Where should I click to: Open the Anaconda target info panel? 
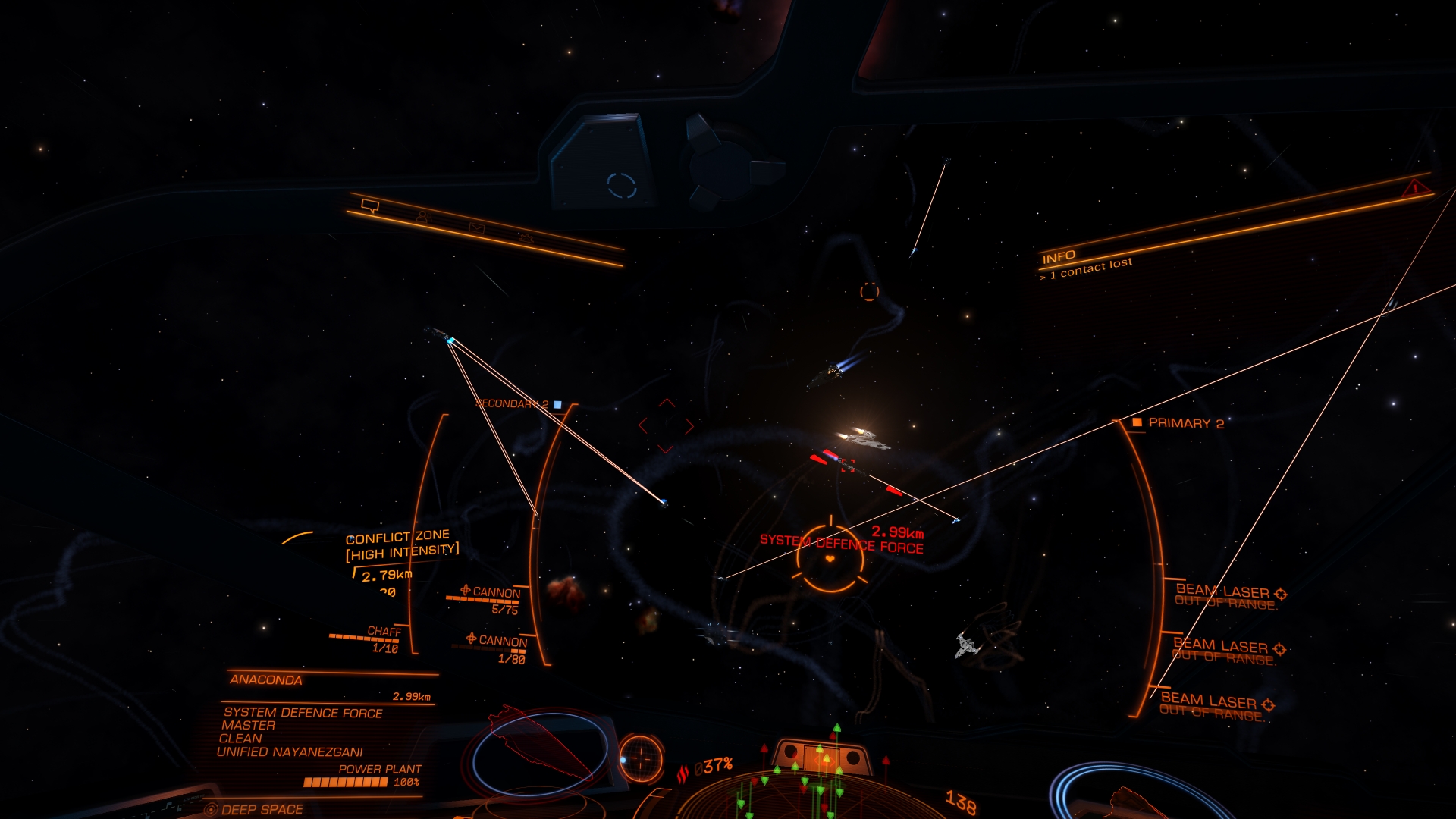coord(266,679)
